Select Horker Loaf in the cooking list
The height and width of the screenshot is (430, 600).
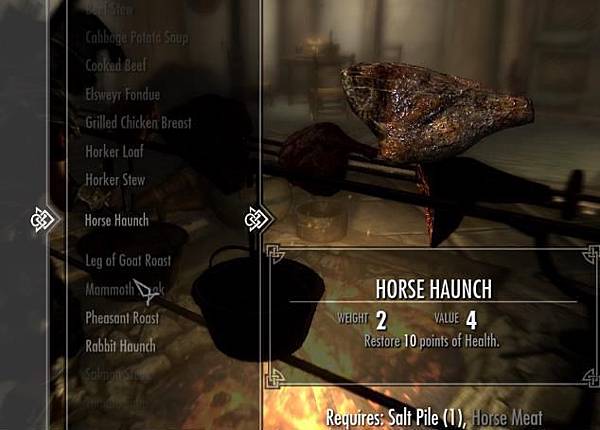[115, 152]
